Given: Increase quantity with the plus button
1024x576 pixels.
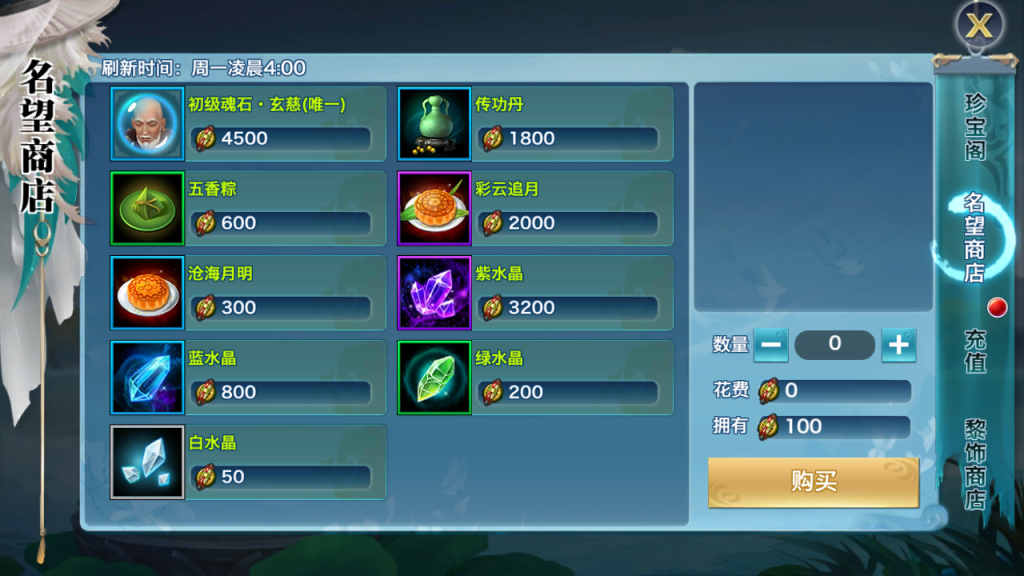Looking at the screenshot, I should point(898,345).
